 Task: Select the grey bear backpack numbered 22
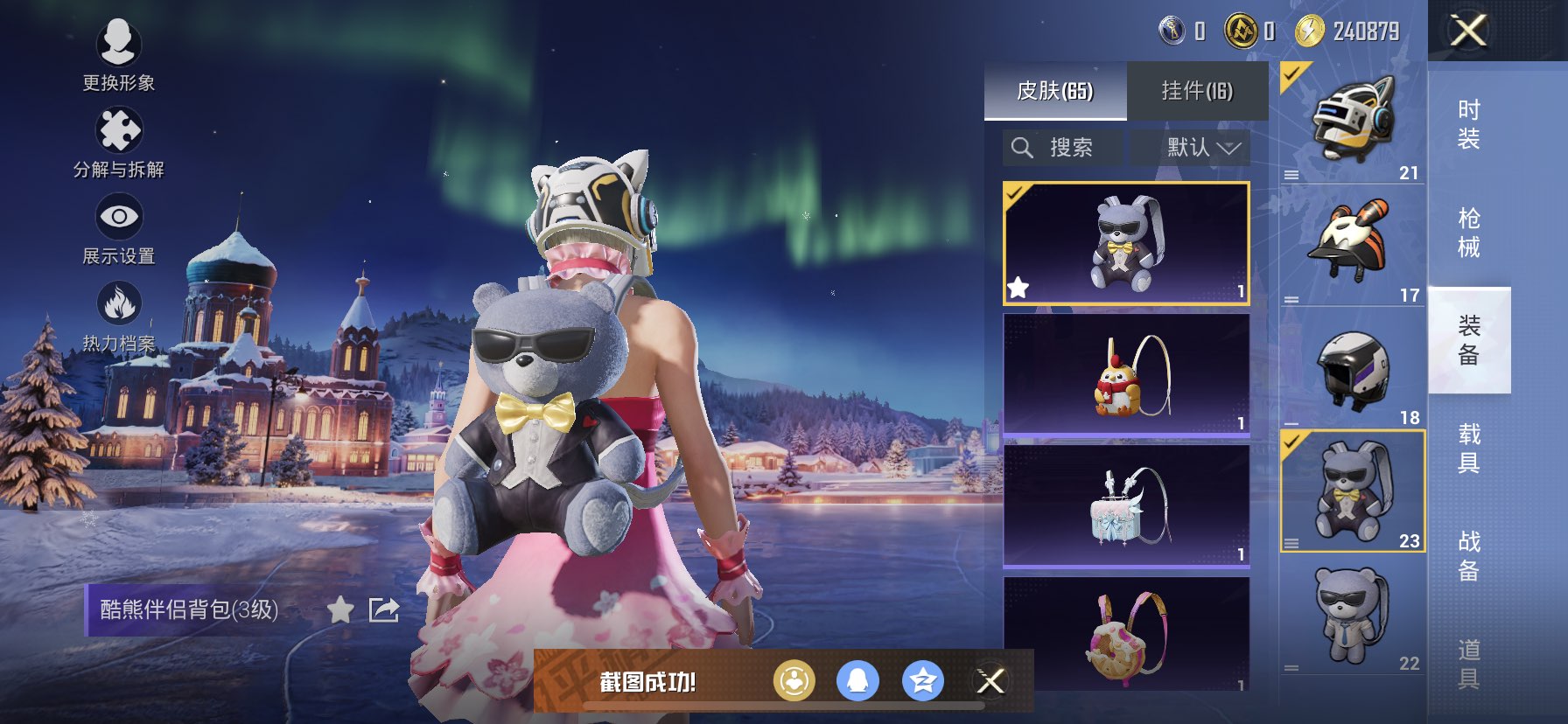pyautogui.click(x=1352, y=616)
